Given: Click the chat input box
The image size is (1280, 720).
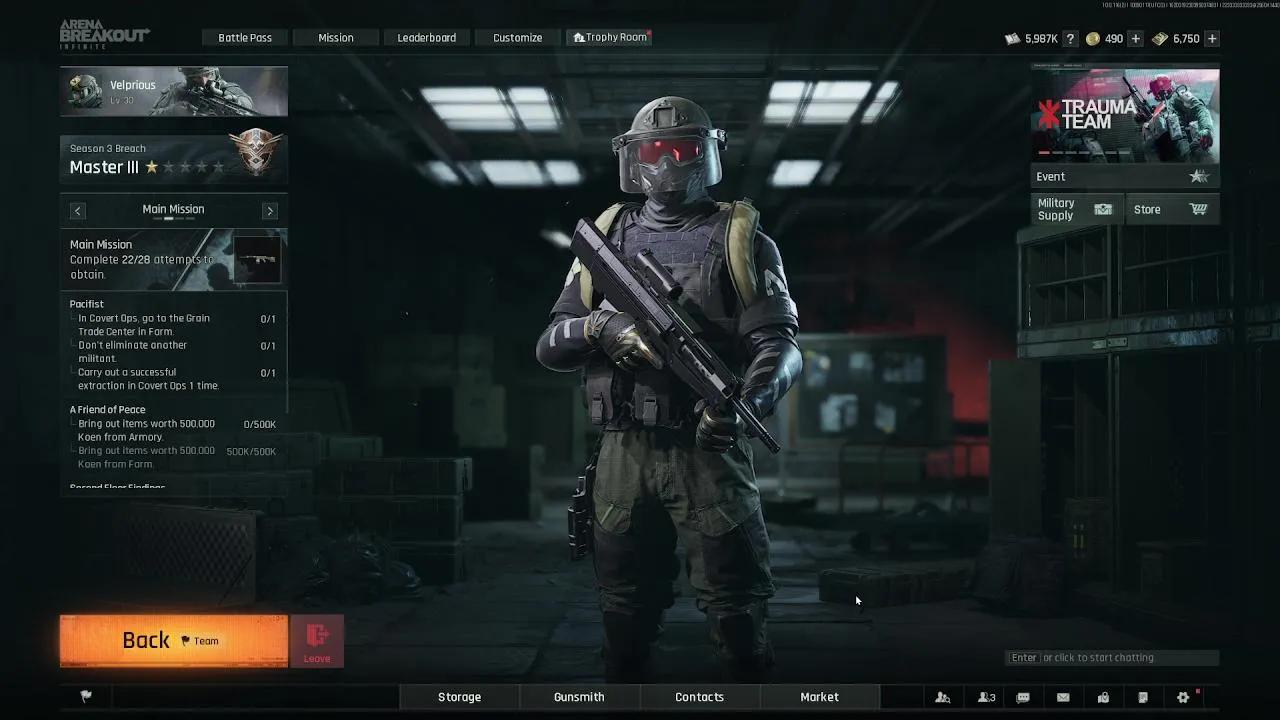Looking at the screenshot, I should 1112,658.
